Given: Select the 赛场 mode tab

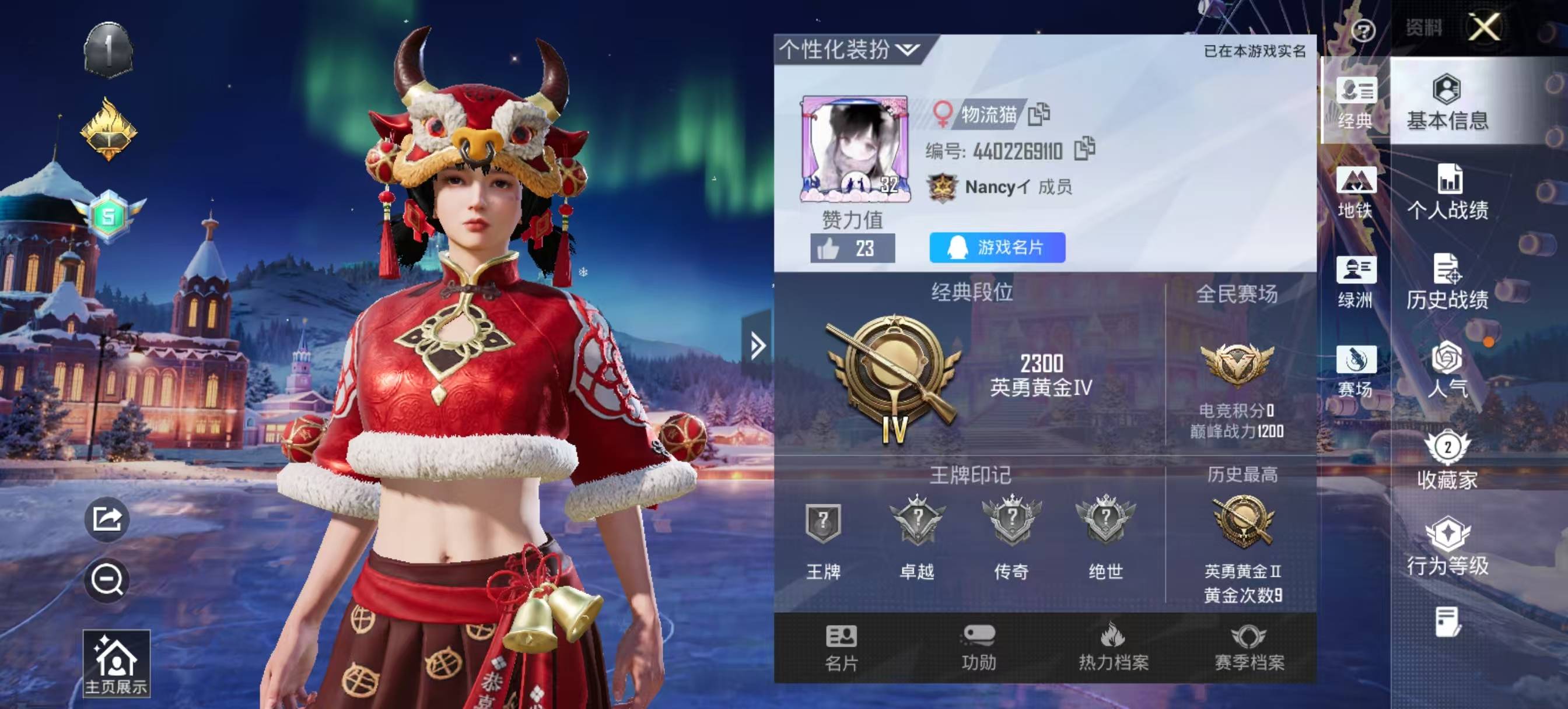Looking at the screenshot, I should (x=1356, y=370).
